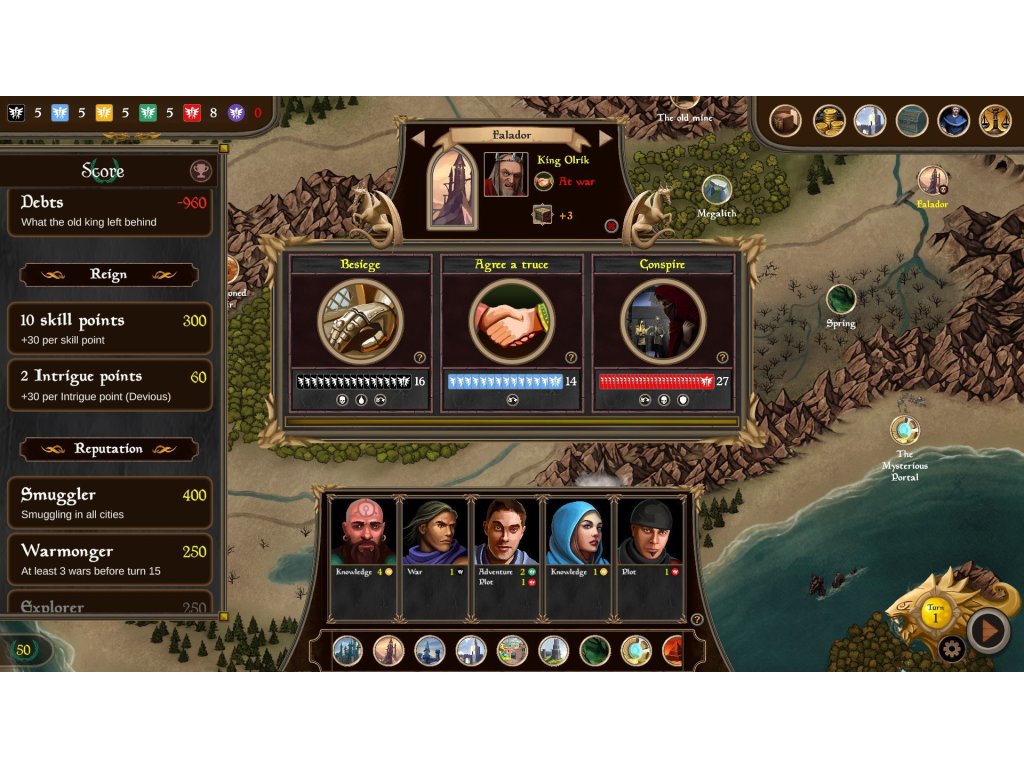This screenshot has width=1024, height=768.
Task: Open the settings gear
Action: tap(952, 649)
